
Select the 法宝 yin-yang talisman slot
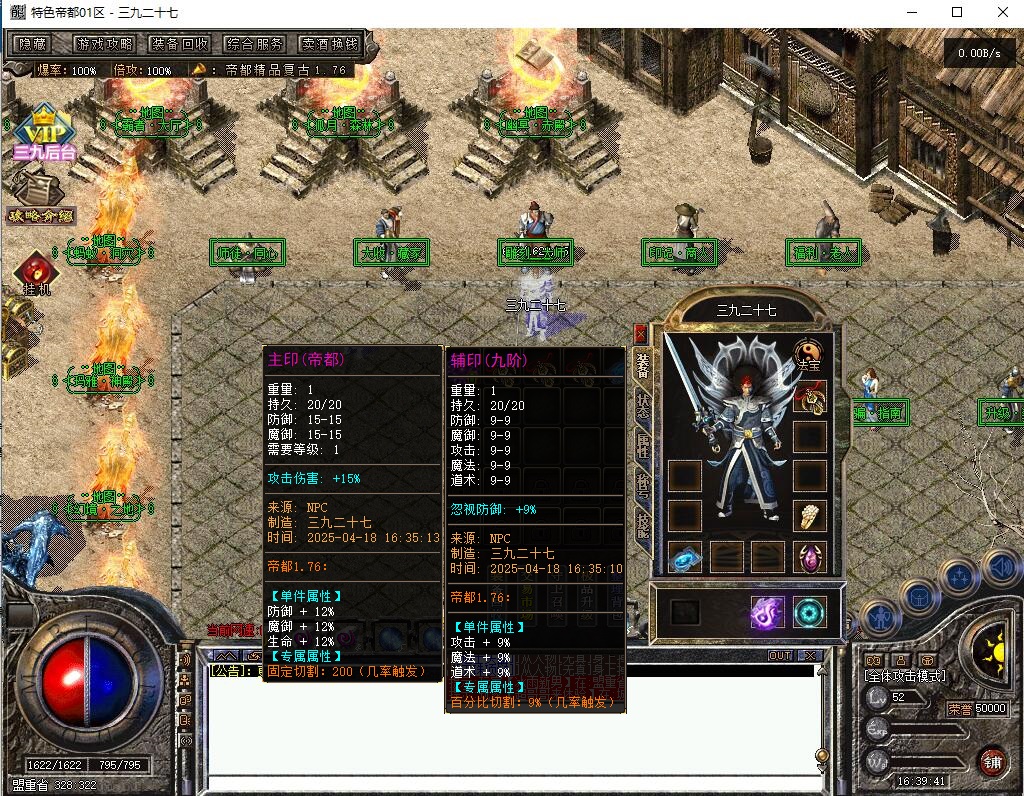808,355
